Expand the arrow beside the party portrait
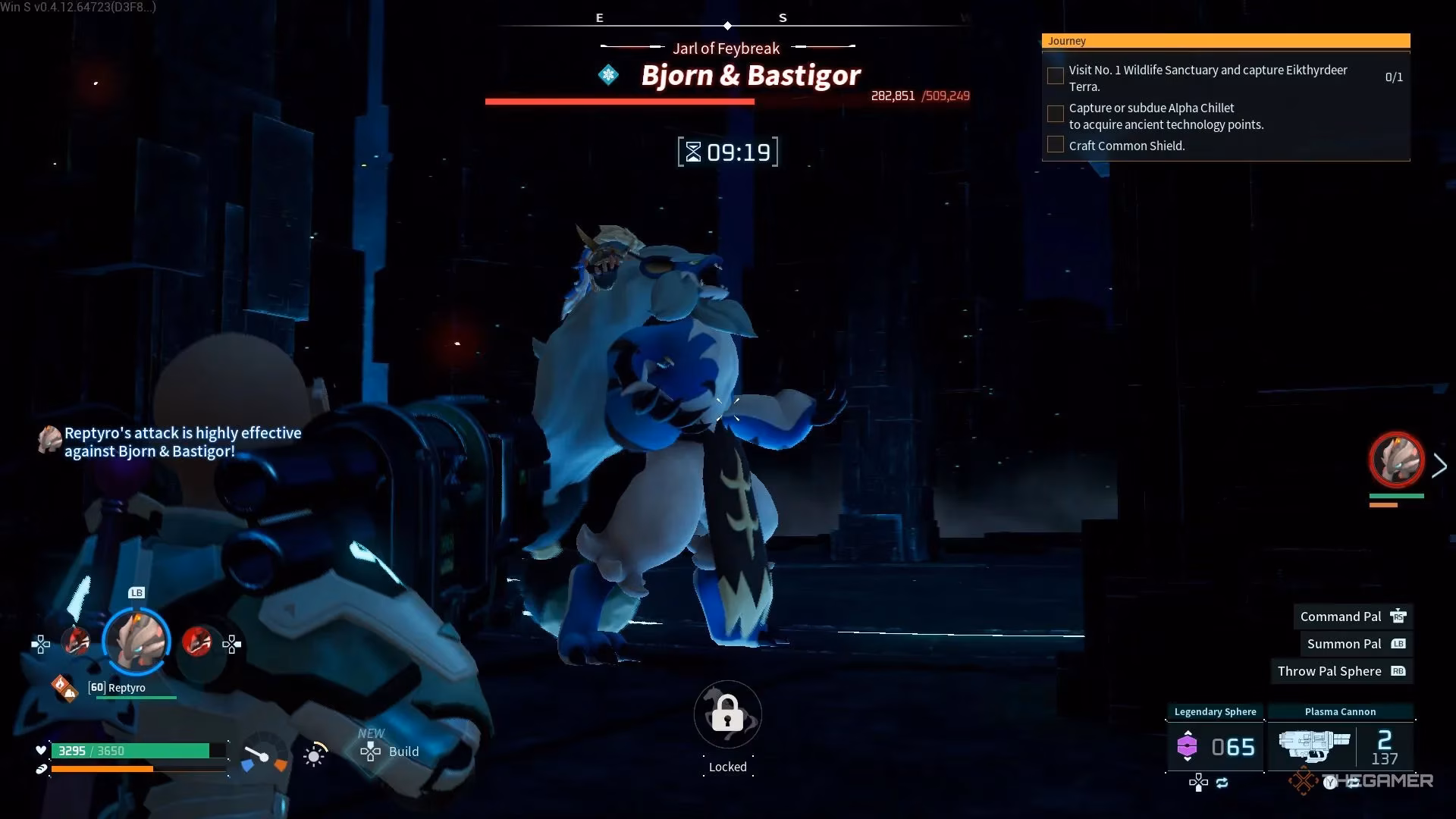Image resolution: width=1456 pixels, height=819 pixels. 1439,466
